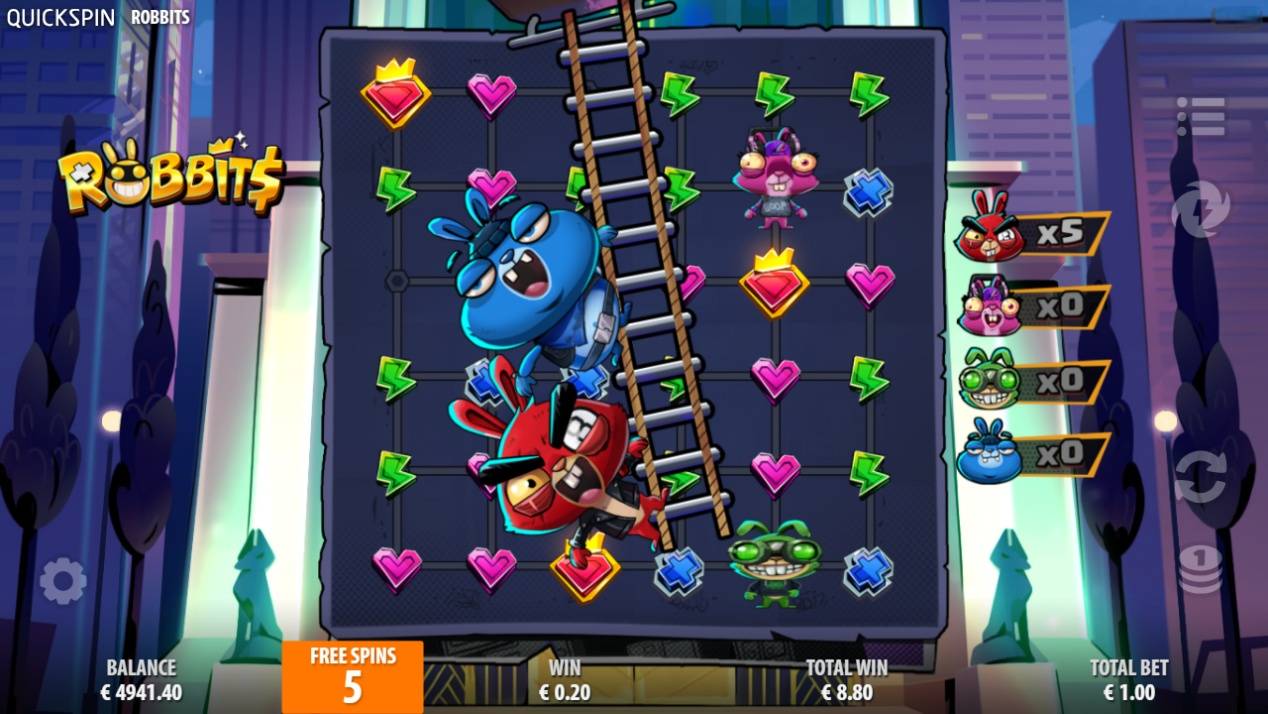Open the settings gear menu

62,581
